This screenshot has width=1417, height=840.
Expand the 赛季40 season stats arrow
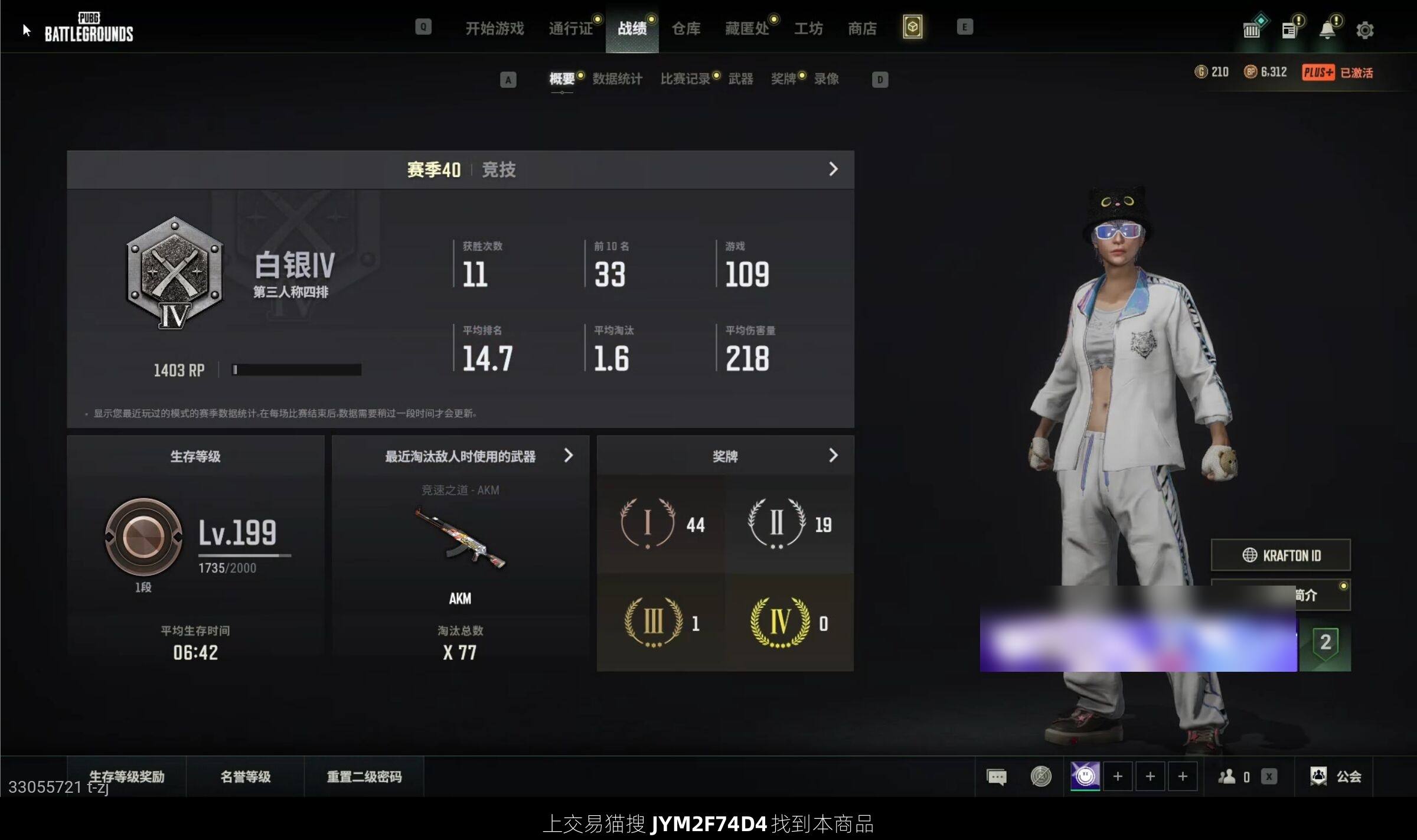click(833, 169)
